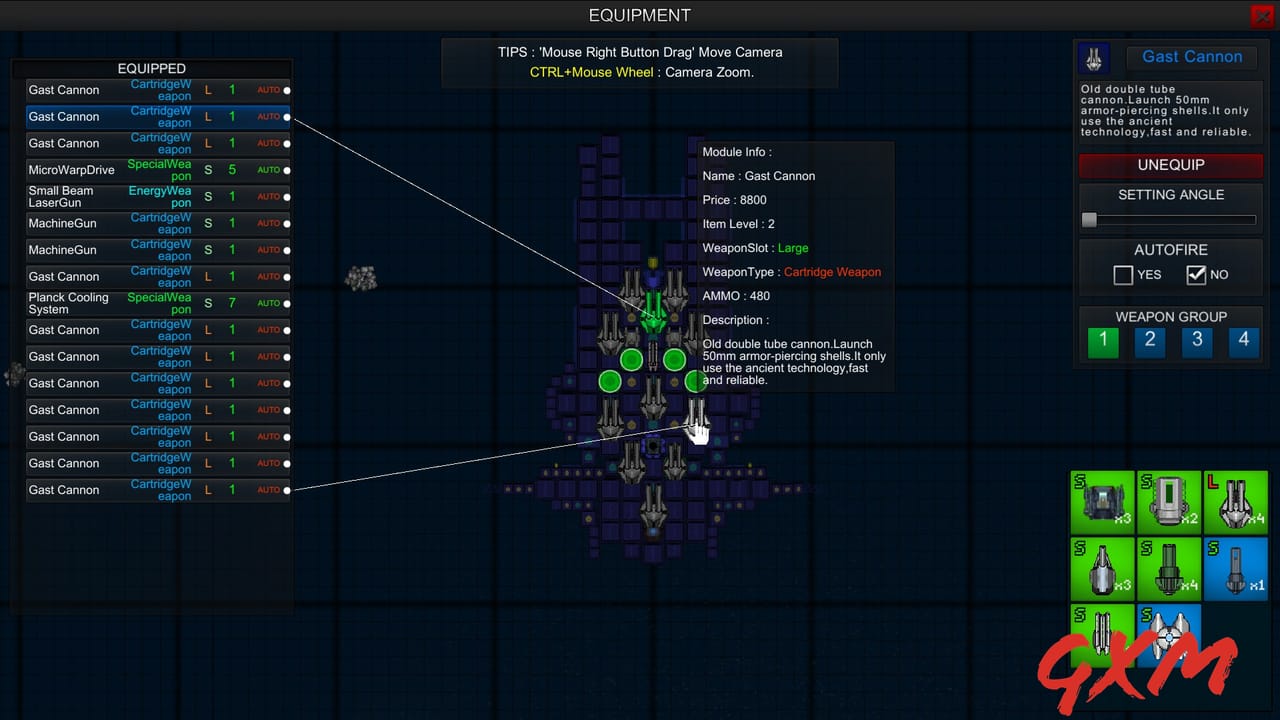Click the Gast Cannon name link
1280x720 pixels.
(1191, 57)
